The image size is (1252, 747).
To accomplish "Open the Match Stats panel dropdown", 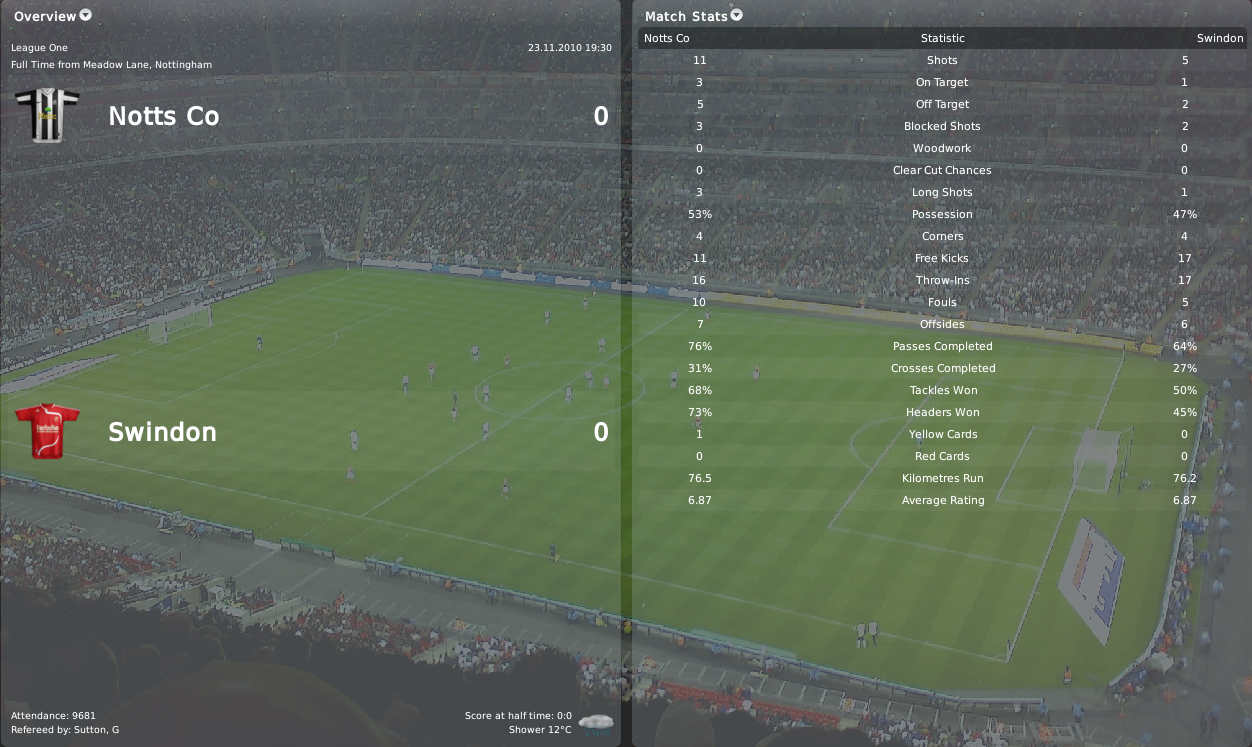I will coord(737,15).
